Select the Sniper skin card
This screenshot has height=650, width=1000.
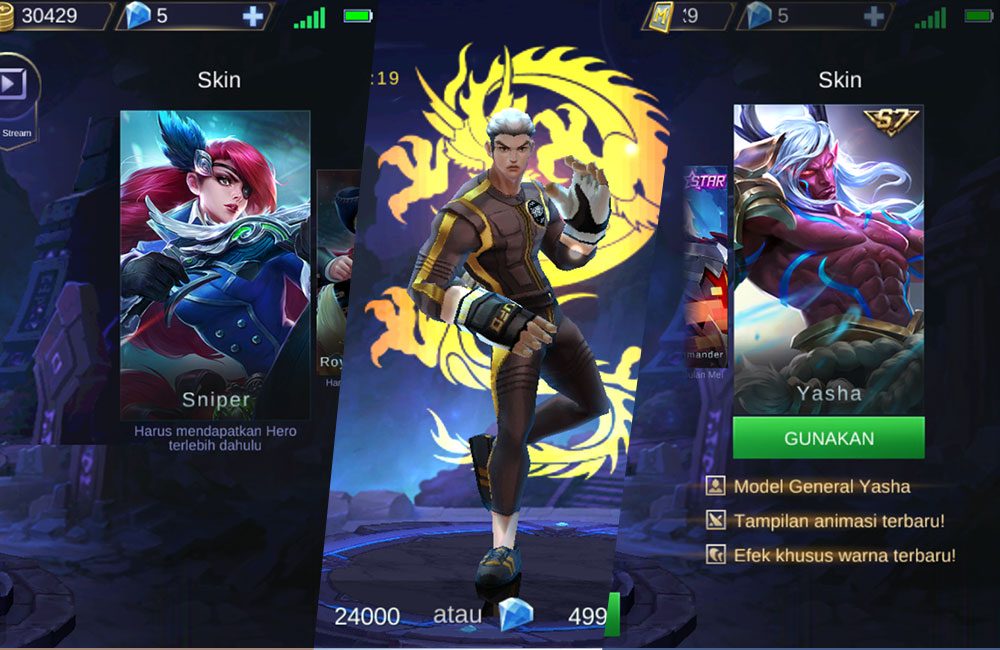(214, 264)
